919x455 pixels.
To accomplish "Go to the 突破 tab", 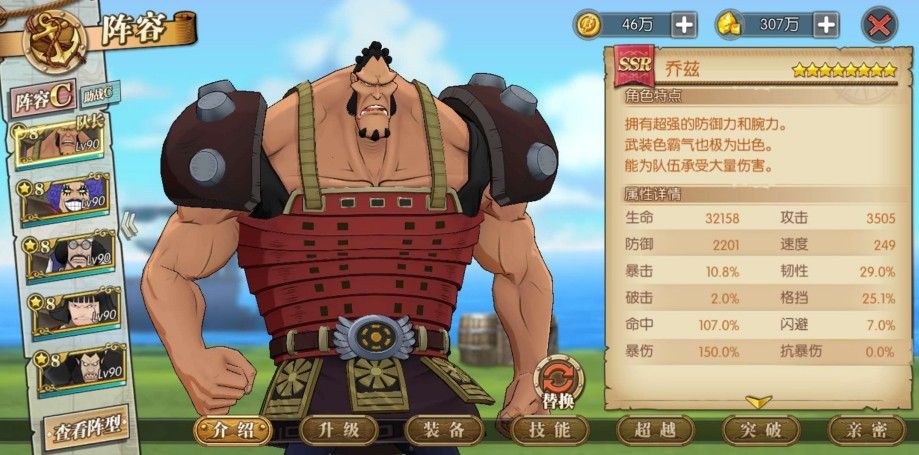I will tap(761, 430).
